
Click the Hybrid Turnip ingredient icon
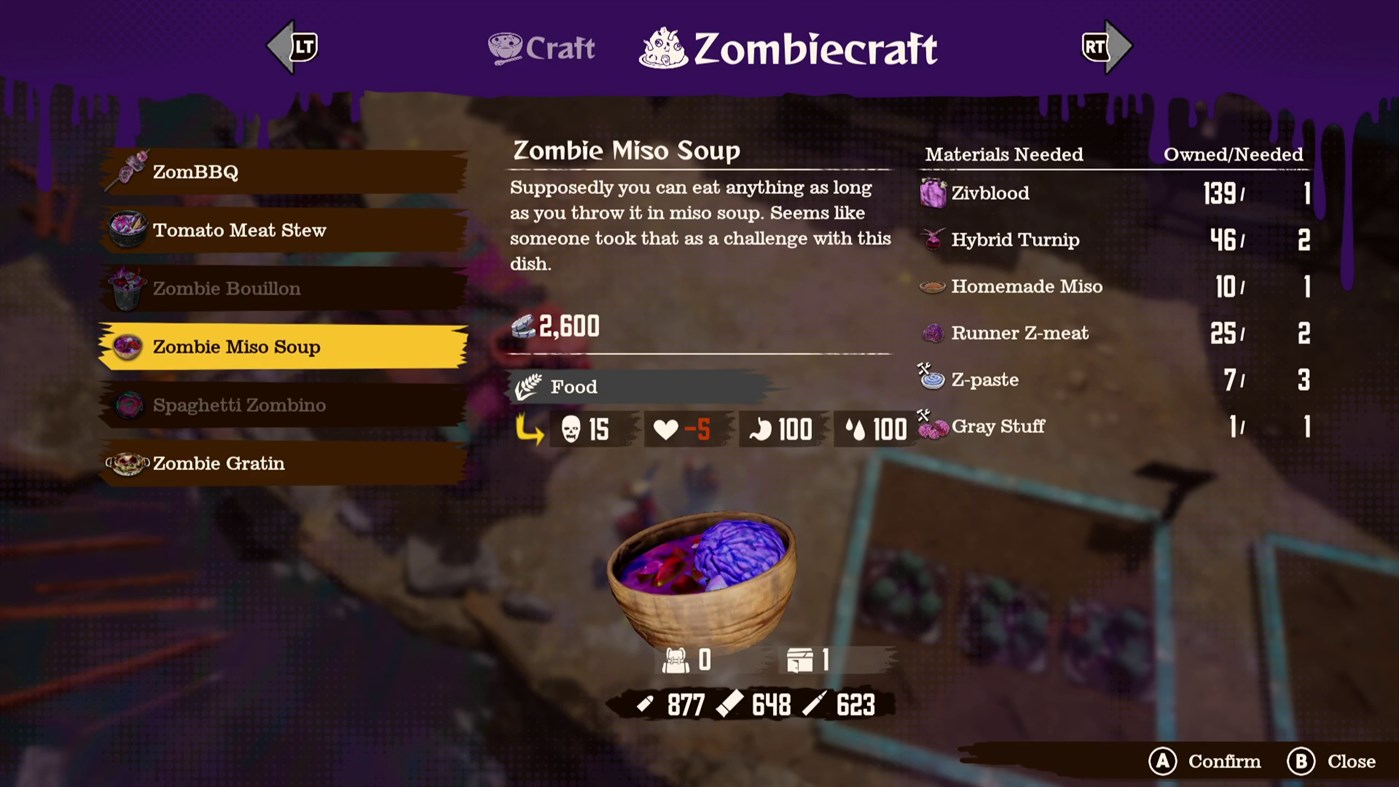932,240
